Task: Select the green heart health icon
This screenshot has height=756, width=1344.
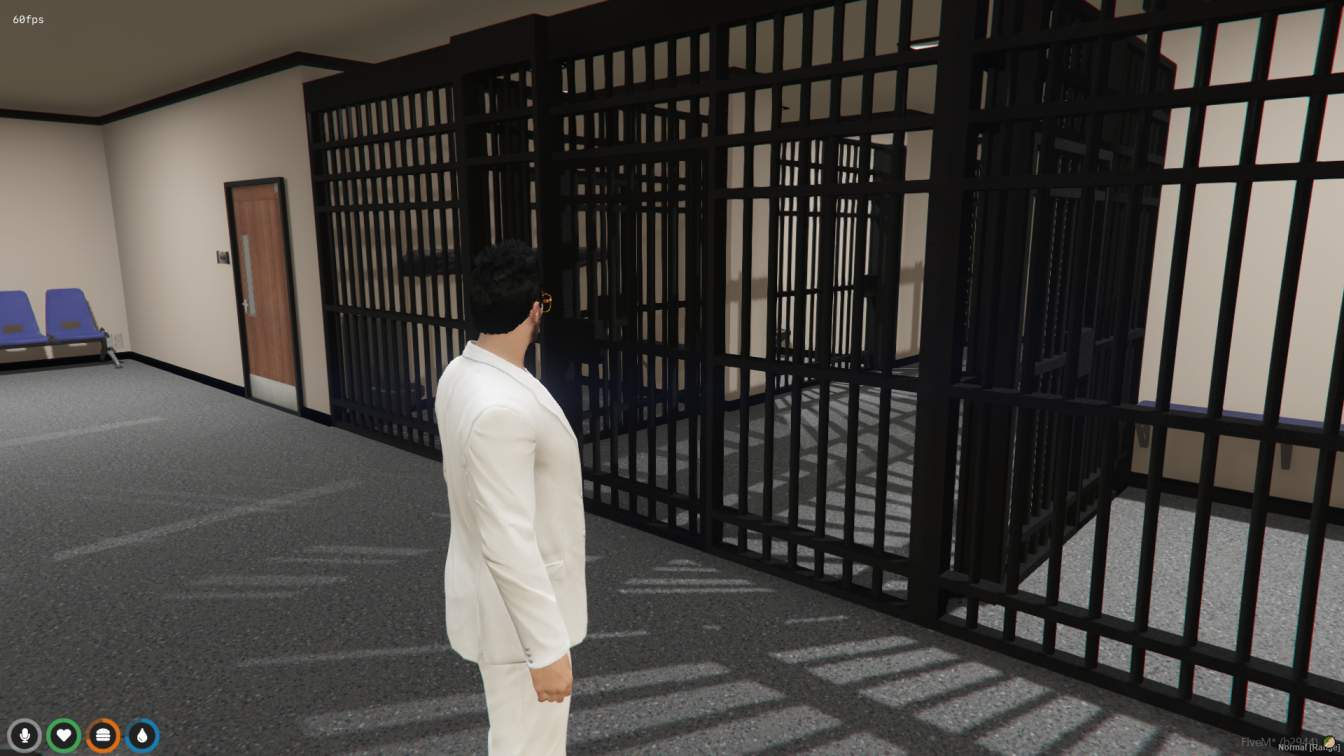Action: coord(63,733)
